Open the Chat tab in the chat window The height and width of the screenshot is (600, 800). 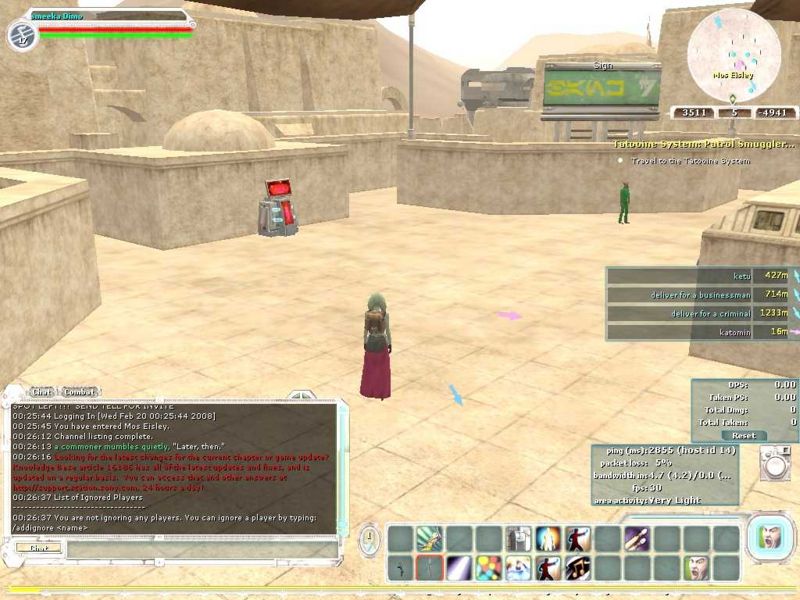[41, 392]
